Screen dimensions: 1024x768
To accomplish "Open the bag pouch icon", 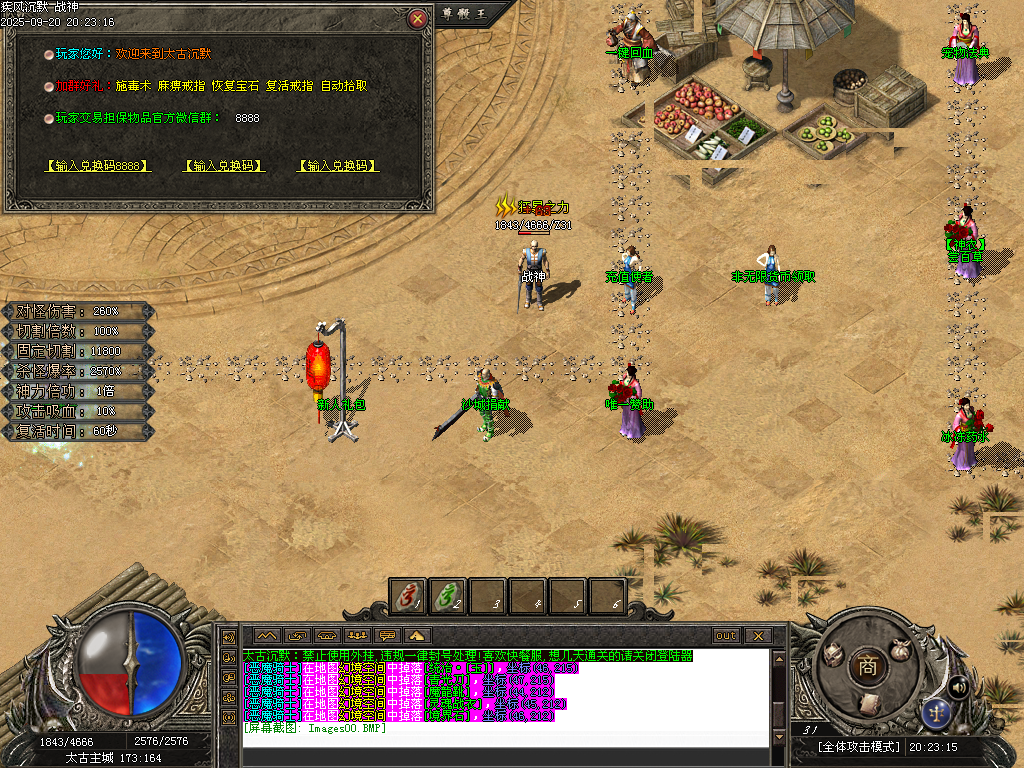I will click(x=900, y=648).
